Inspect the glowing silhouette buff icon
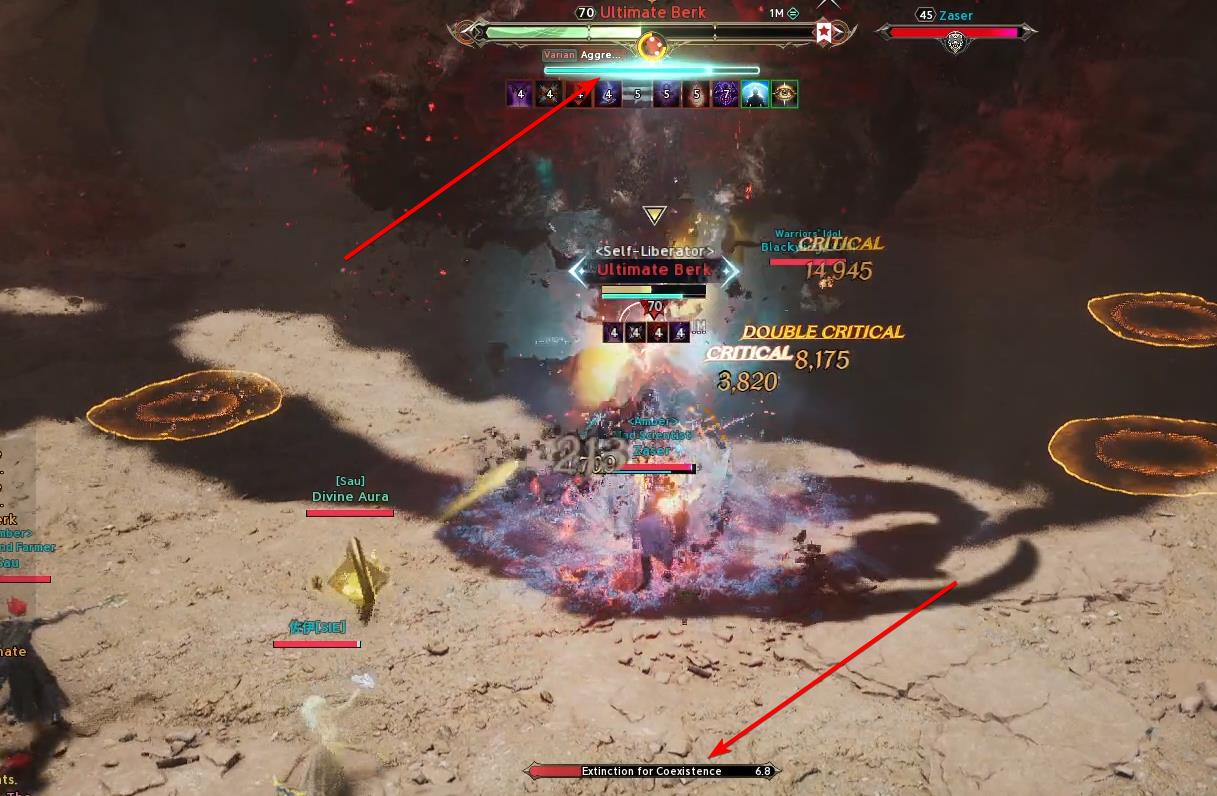The width and height of the screenshot is (1217, 796). (755, 94)
